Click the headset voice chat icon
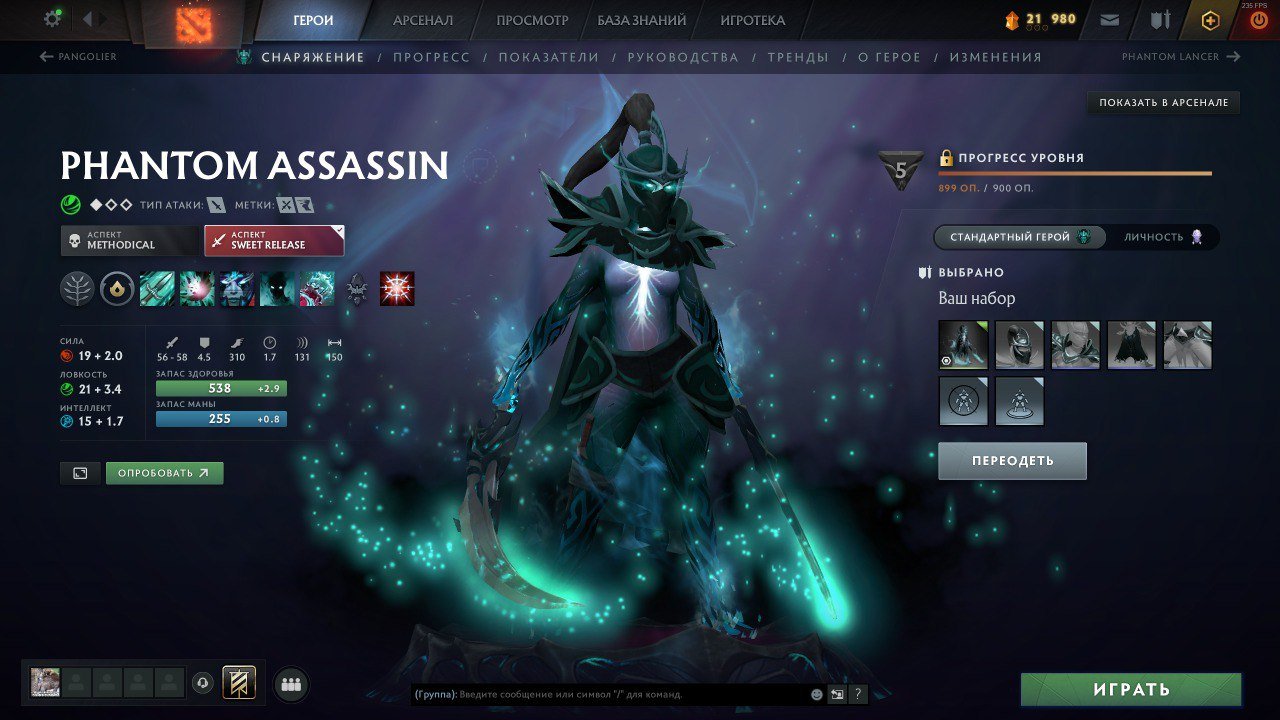The height and width of the screenshot is (720, 1280). [x=202, y=682]
